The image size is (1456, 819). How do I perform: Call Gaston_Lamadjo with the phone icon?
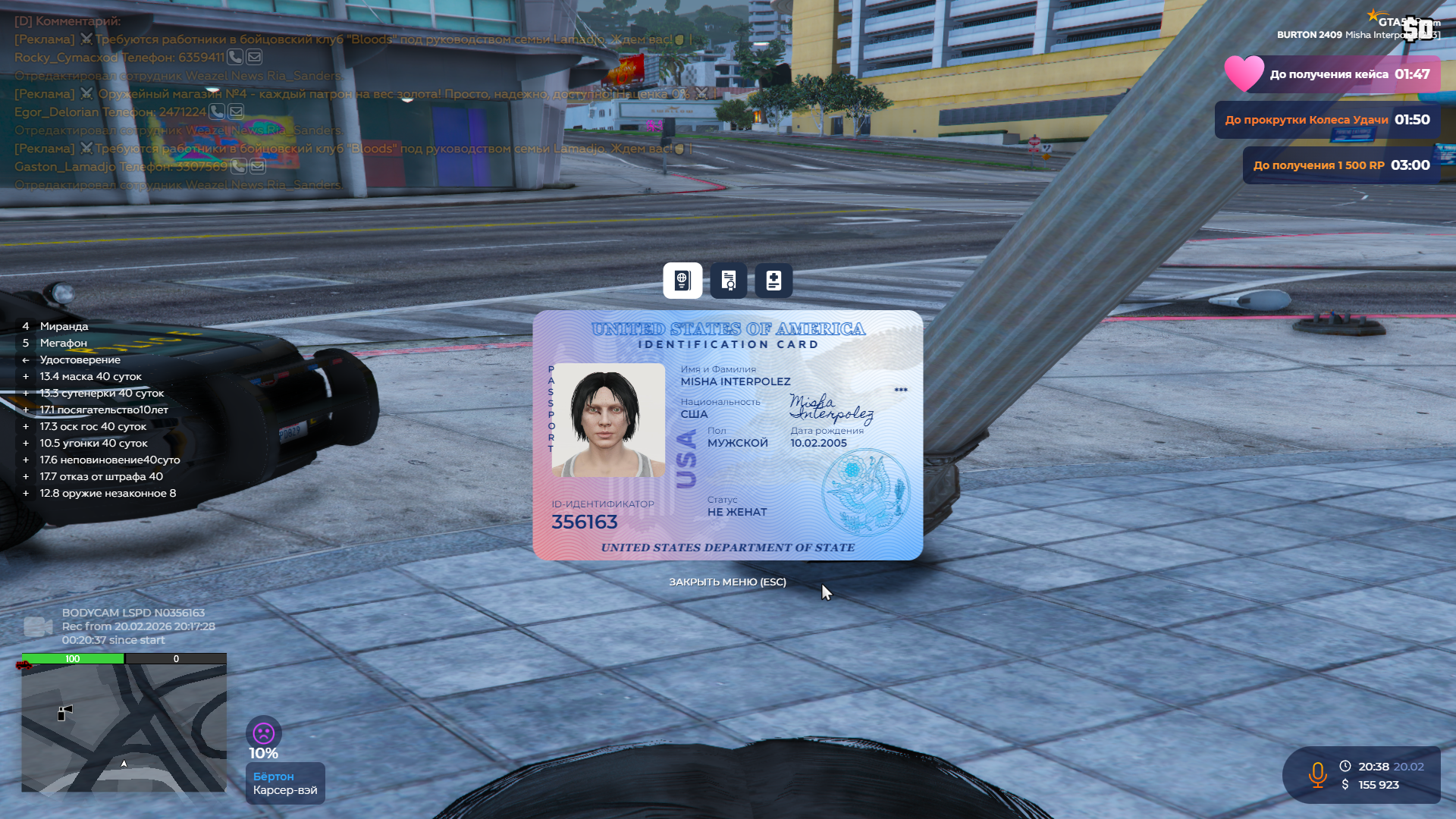238,166
